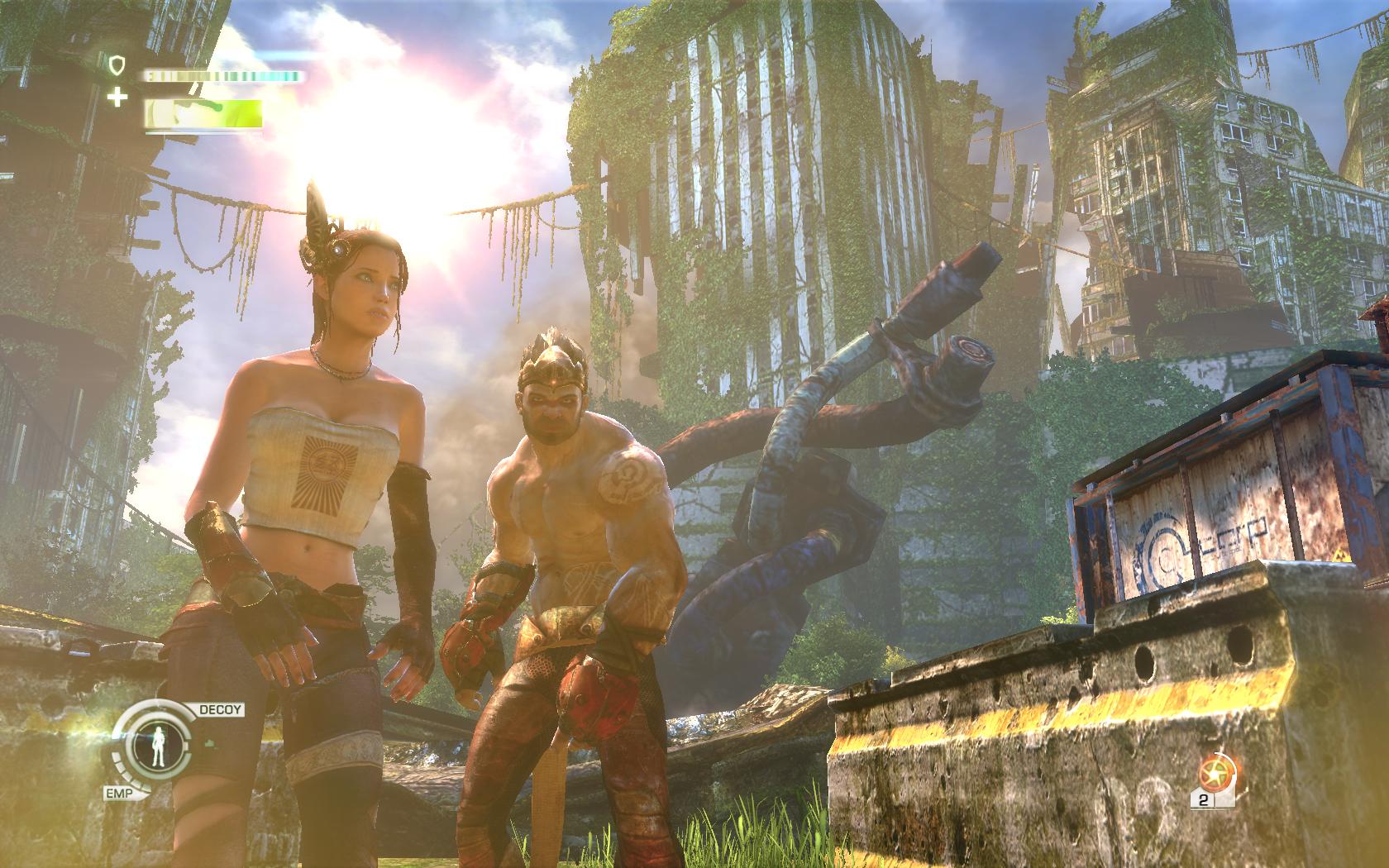
Task: Select the DECOY command label
Action: [x=219, y=709]
